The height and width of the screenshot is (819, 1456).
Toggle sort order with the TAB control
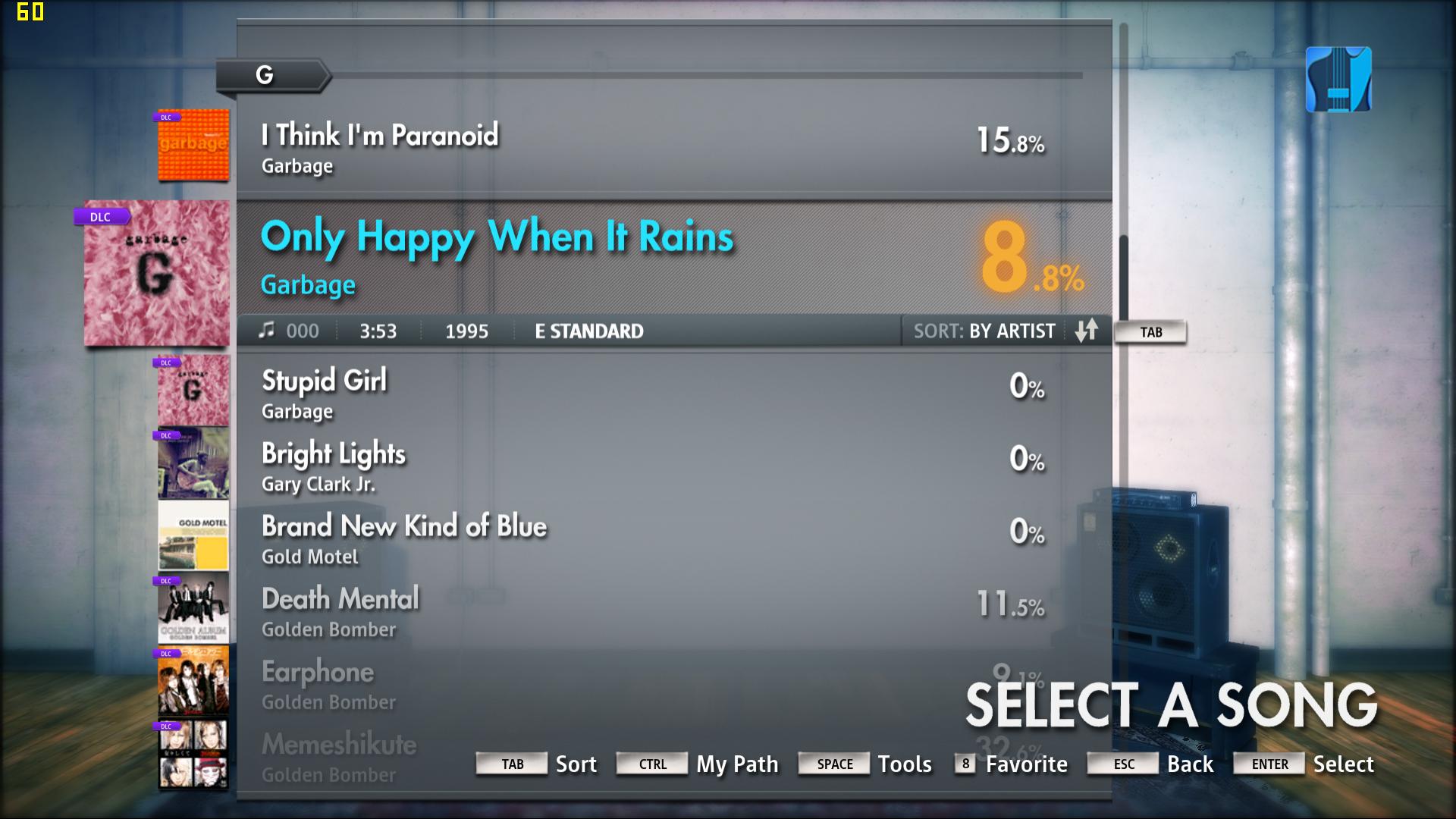click(1150, 331)
